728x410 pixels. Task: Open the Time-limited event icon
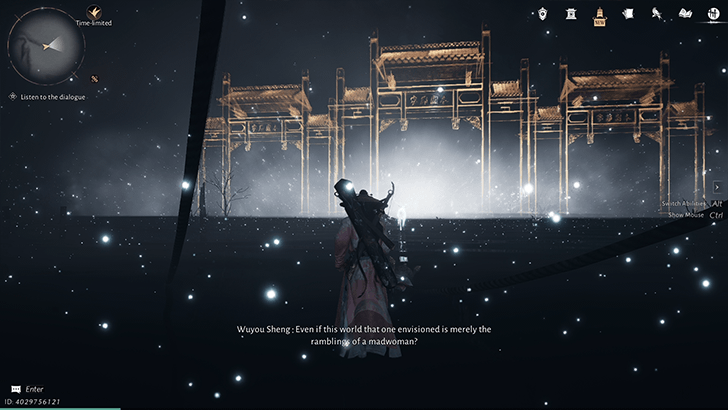tap(95, 11)
